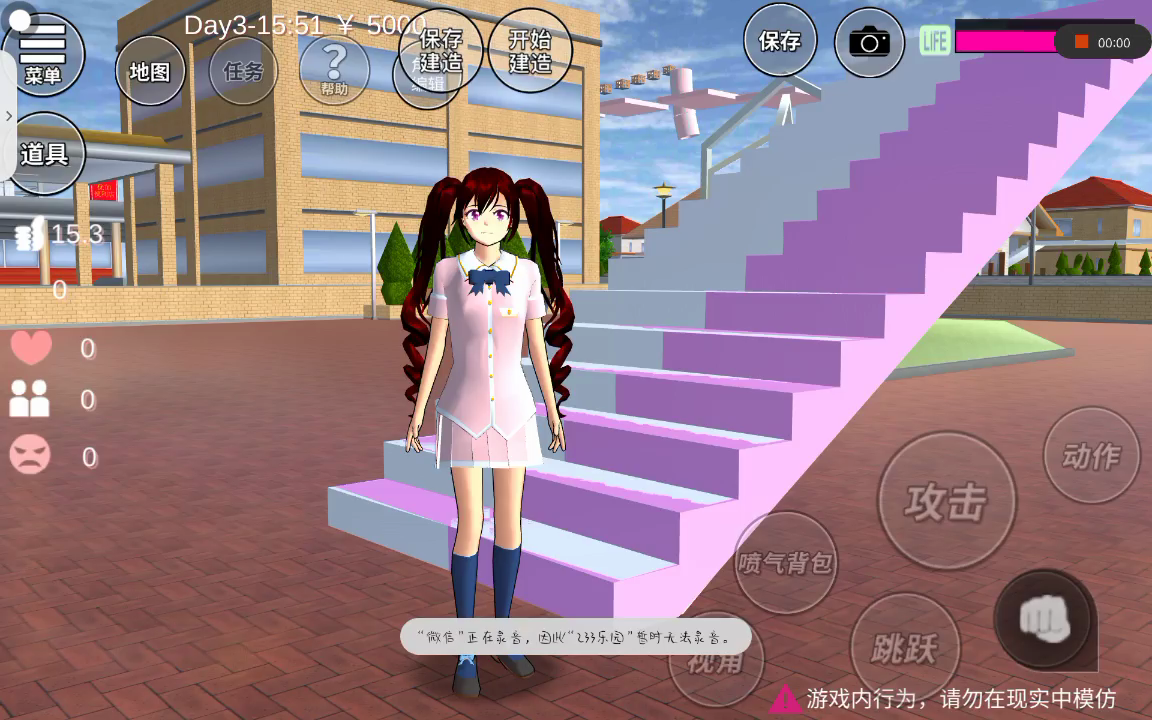Stop the screen recording timer

click(x=1081, y=42)
